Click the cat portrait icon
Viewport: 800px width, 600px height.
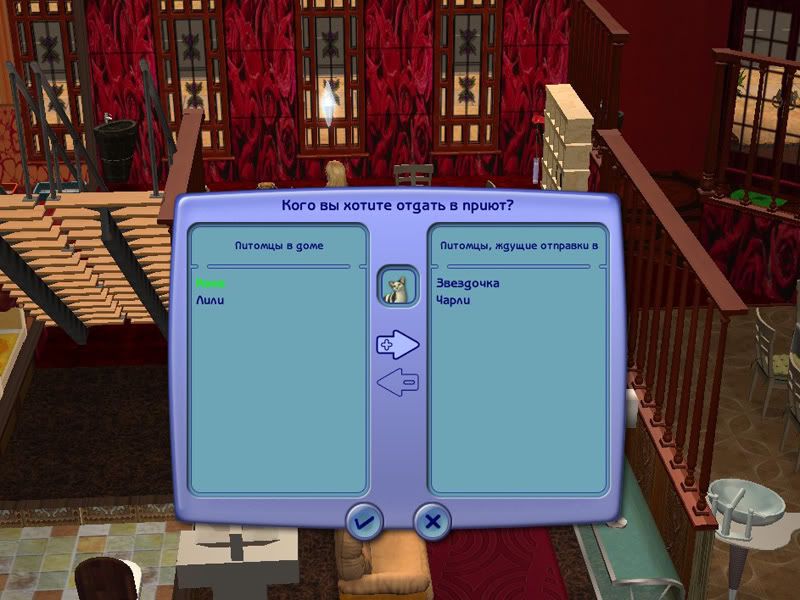pos(397,288)
